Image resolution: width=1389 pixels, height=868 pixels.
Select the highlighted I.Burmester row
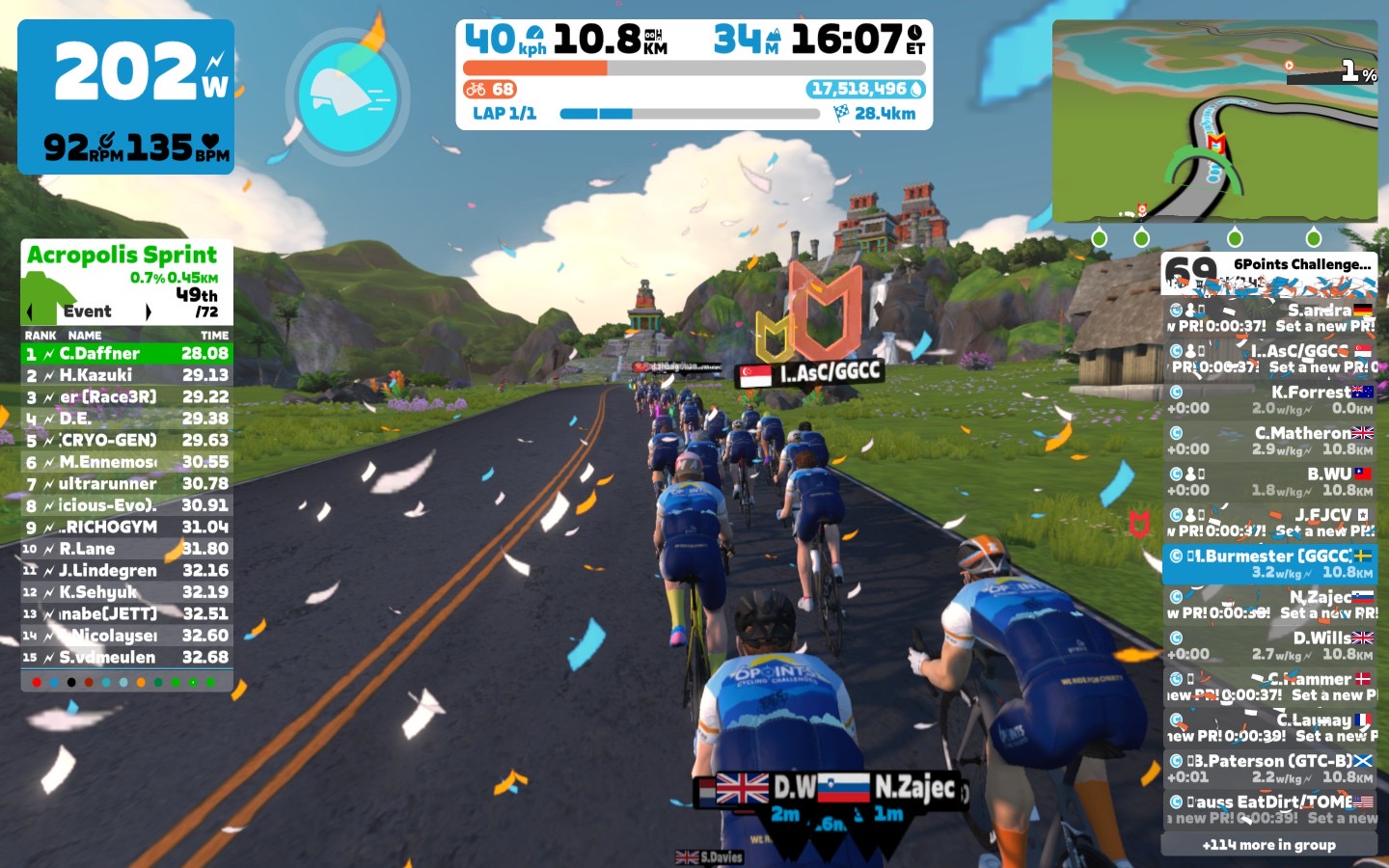point(1269,563)
